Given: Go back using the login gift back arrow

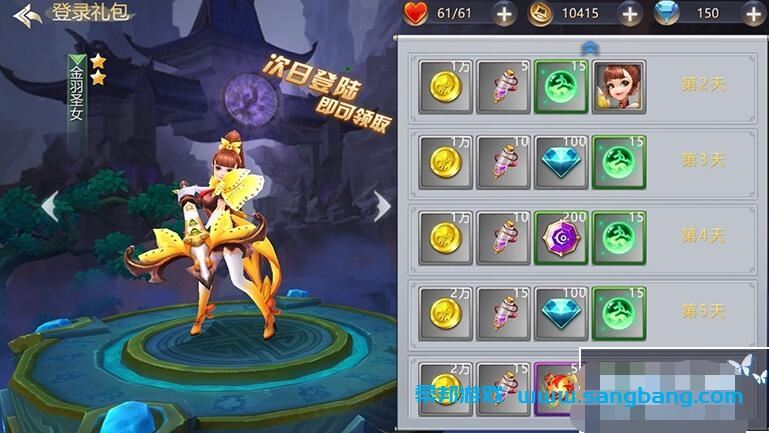Looking at the screenshot, I should [x=28, y=16].
